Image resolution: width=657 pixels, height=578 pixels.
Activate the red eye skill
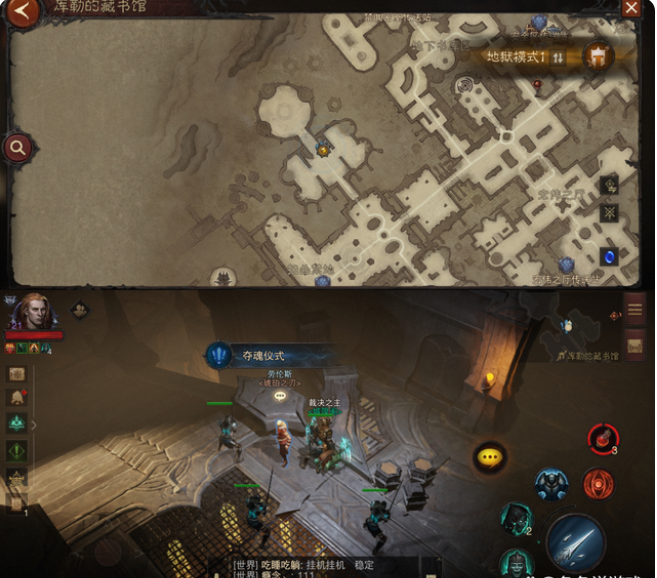tap(598, 484)
